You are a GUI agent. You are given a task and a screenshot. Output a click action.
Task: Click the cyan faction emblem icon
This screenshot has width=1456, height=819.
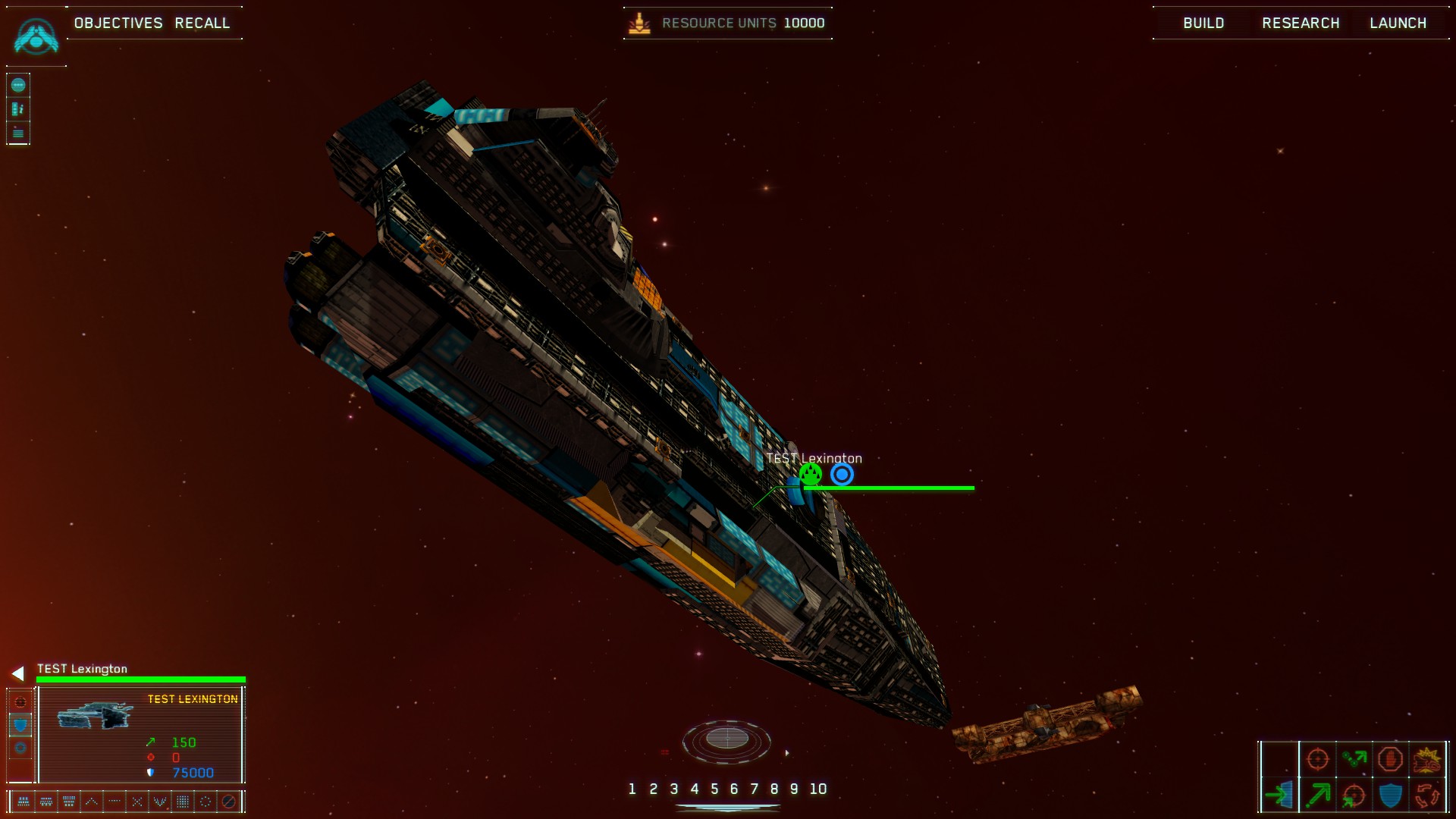(x=36, y=36)
